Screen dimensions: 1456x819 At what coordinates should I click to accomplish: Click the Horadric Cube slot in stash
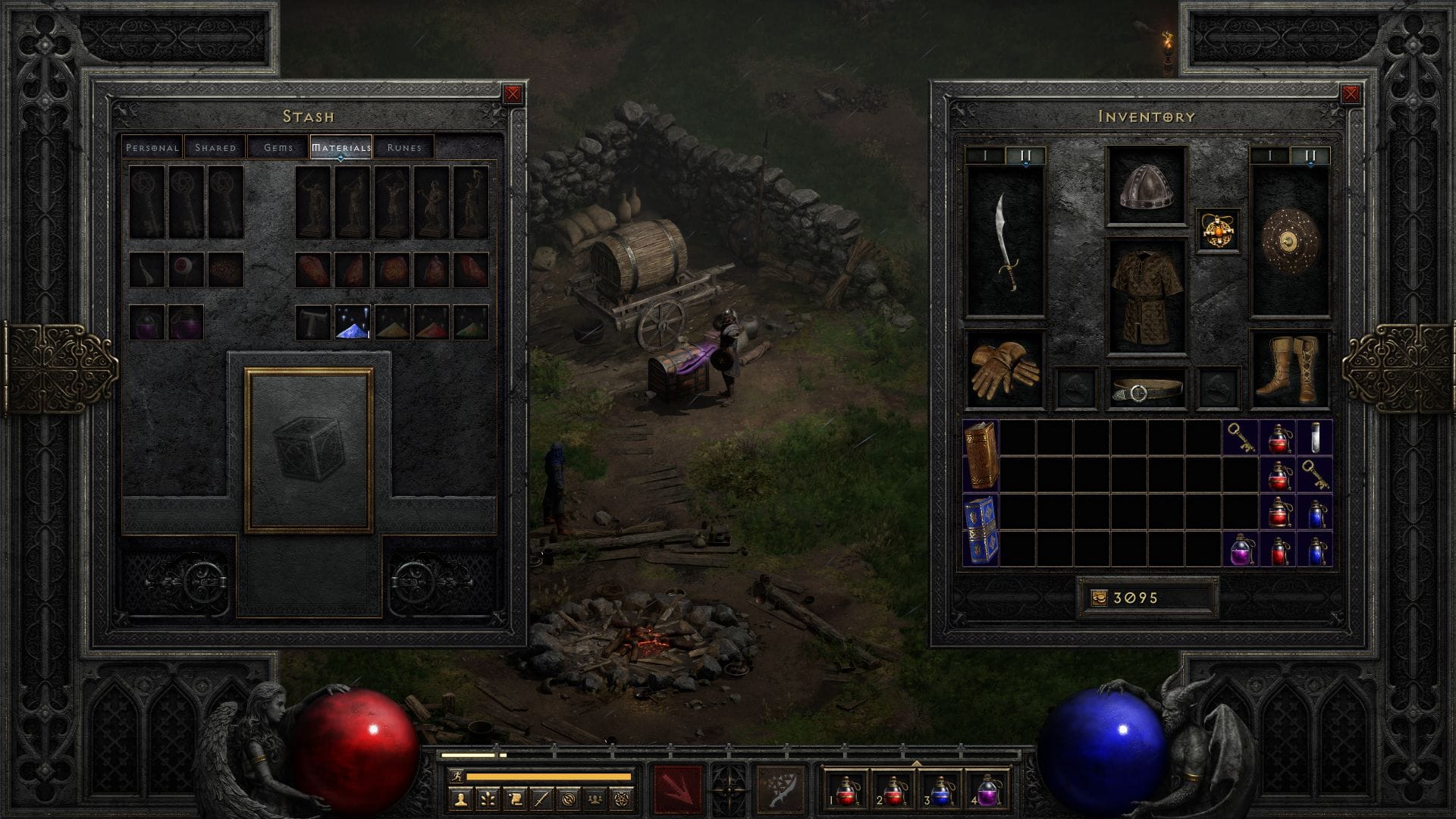pos(309,450)
